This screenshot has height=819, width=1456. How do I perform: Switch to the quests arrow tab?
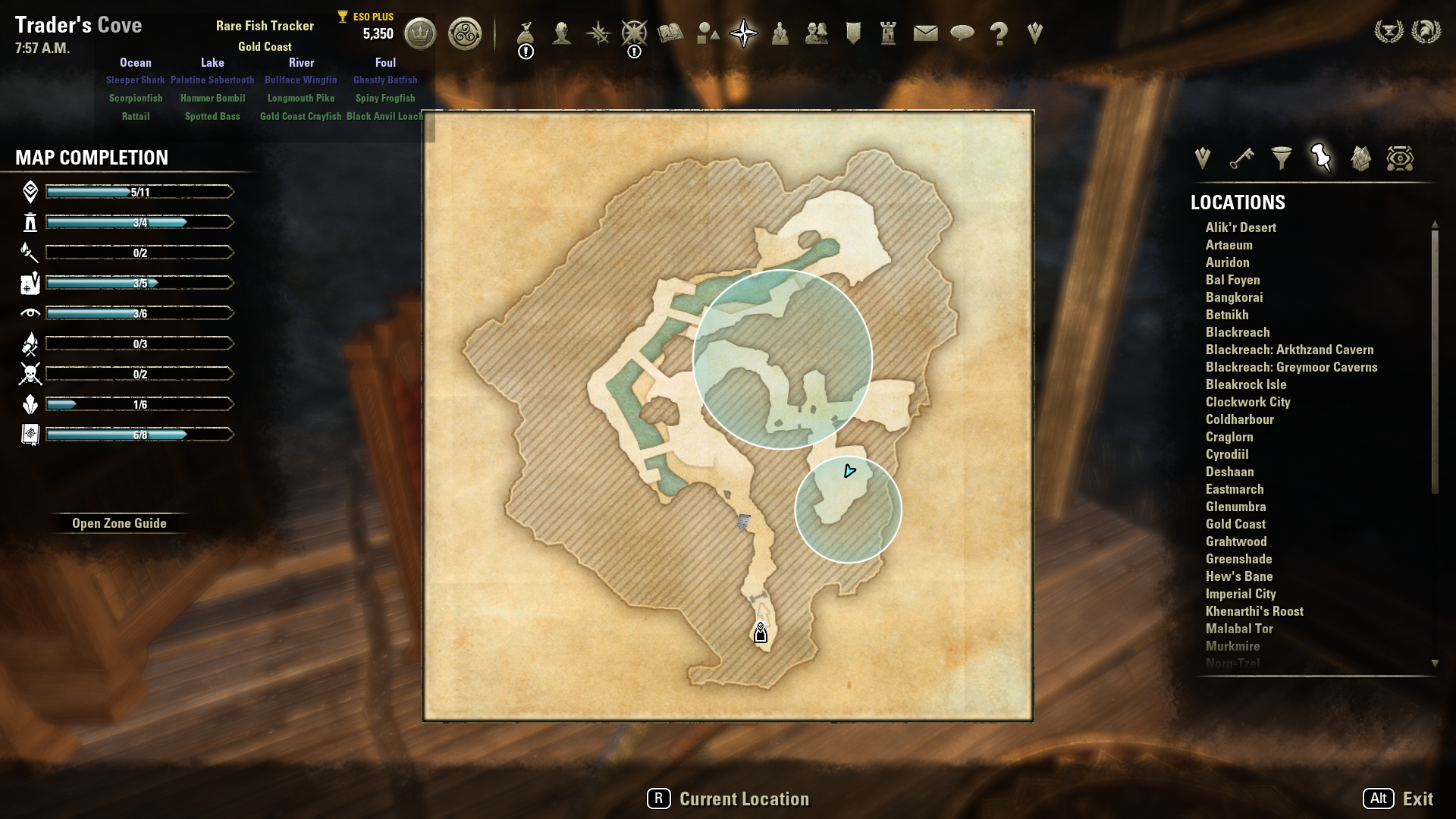[1202, 158]
